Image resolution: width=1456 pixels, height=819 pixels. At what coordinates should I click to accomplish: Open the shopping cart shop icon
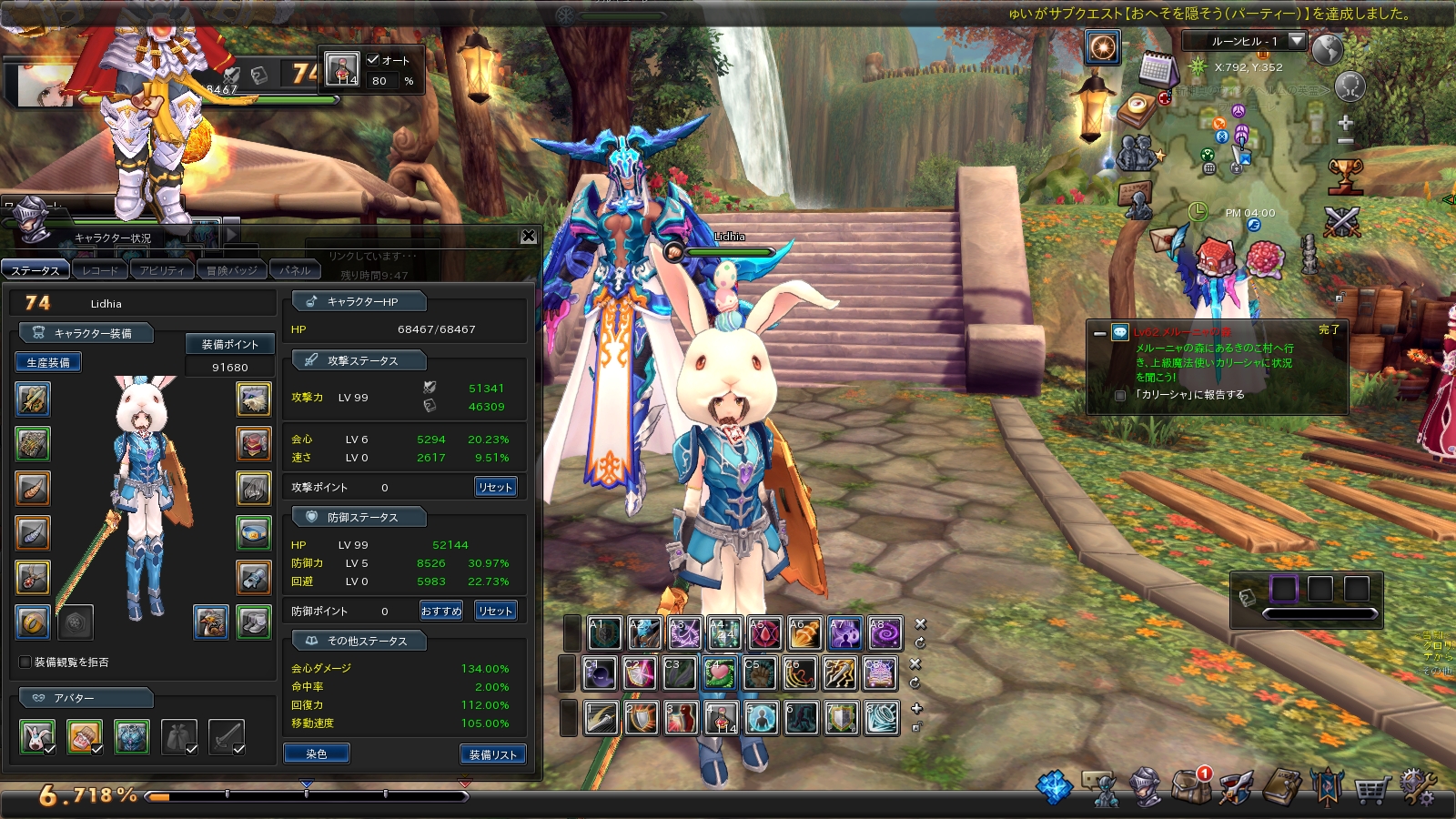pyautogui.click(x=1371, y=789)
